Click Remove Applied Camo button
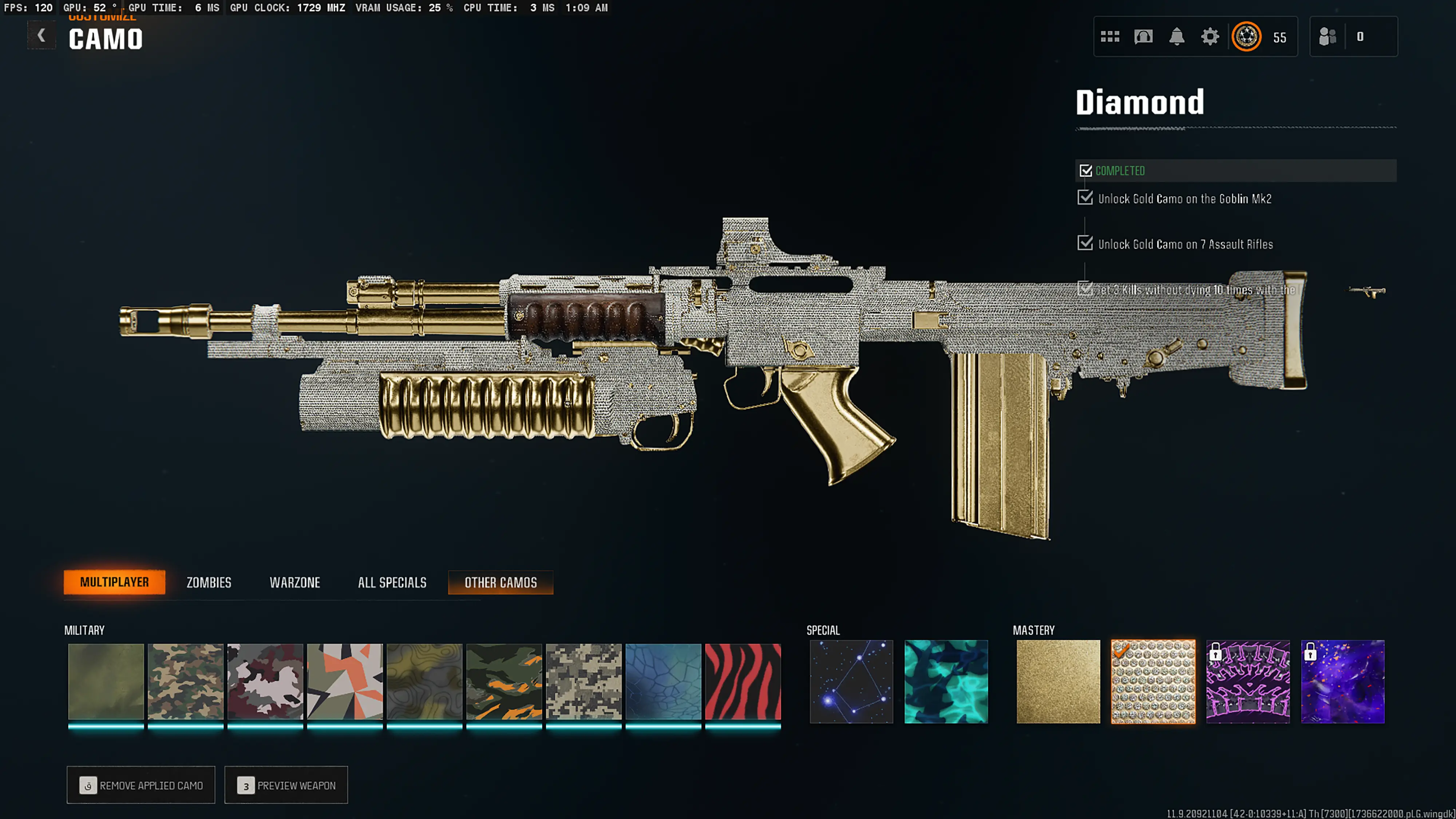Viewport: 1456px width, 819px height. coord(141,785)
